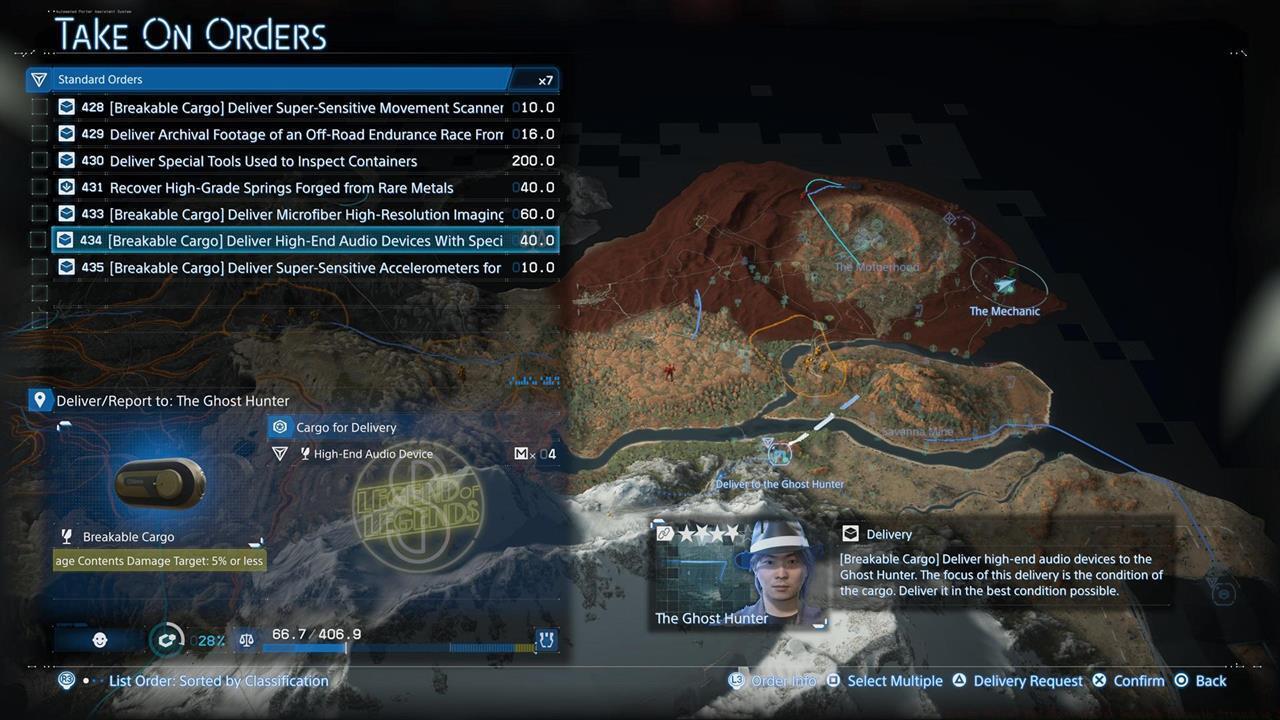The height and width of the screenshot is (720, 1280).
Task: Collapse the Standard Orders section header
Action: [100, 79]
